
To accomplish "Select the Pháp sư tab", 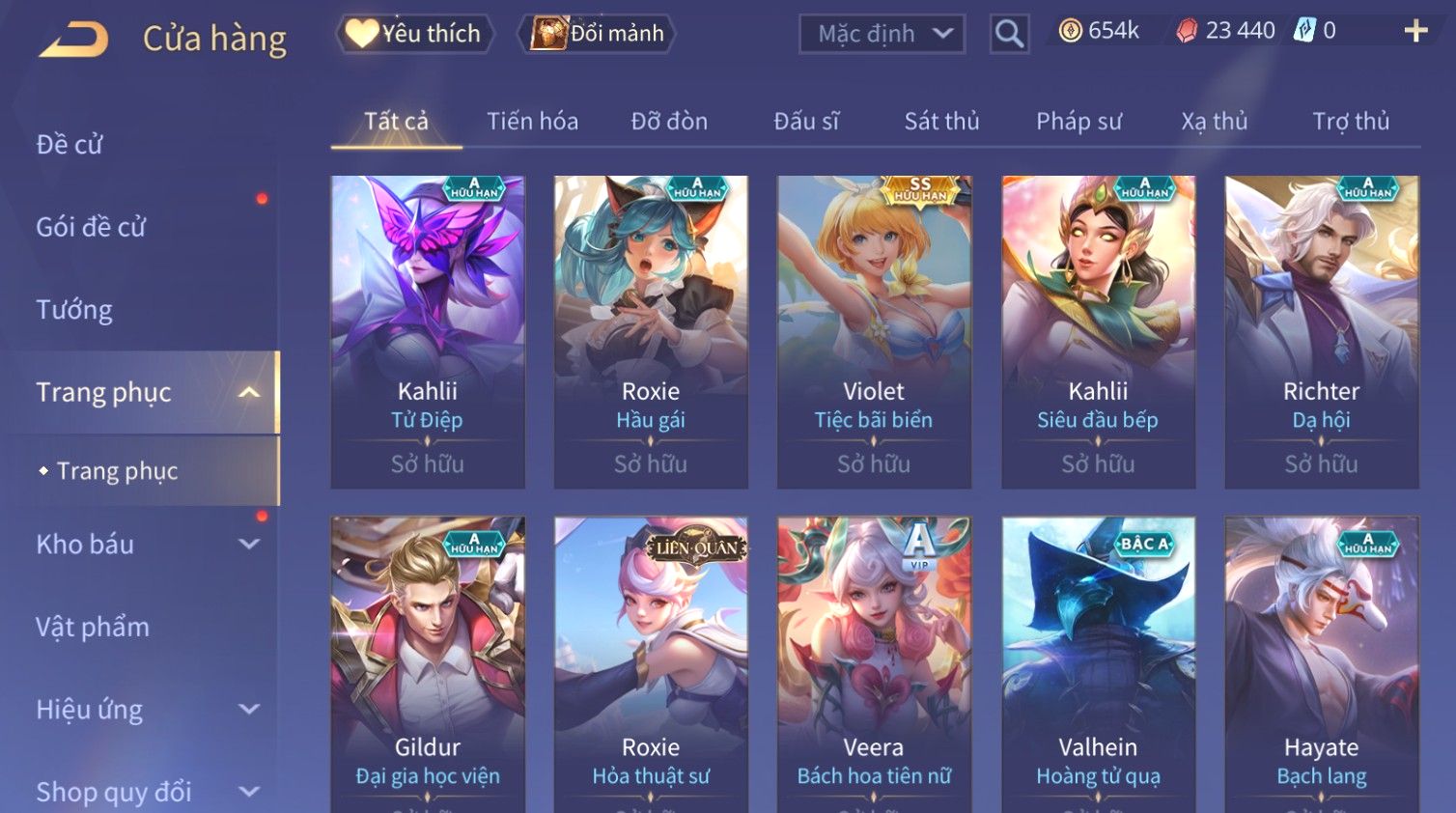I will pyautogui.click(x=1078, y=122).
